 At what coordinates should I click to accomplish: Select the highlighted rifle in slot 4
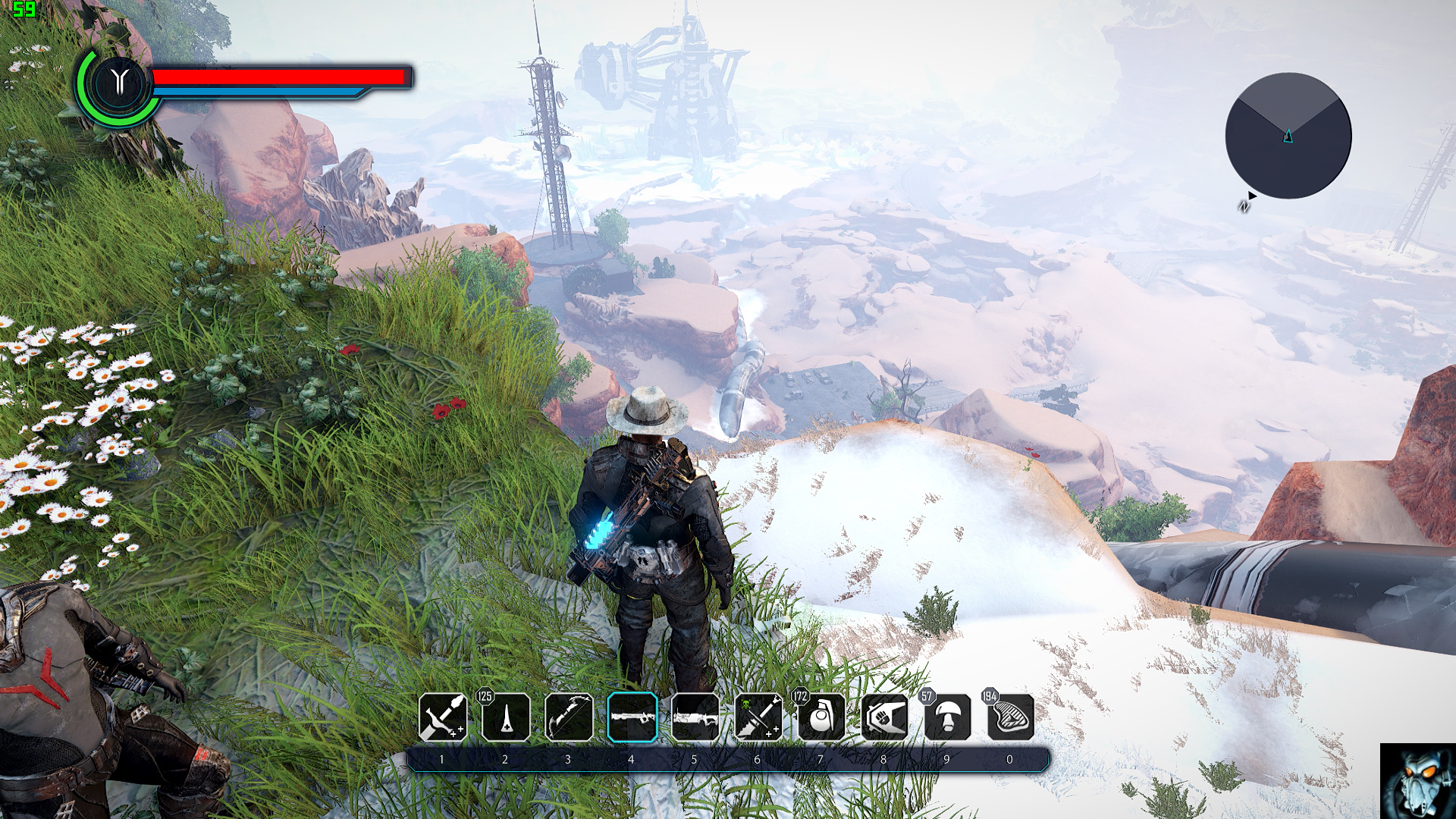click(x=632, y=717)
